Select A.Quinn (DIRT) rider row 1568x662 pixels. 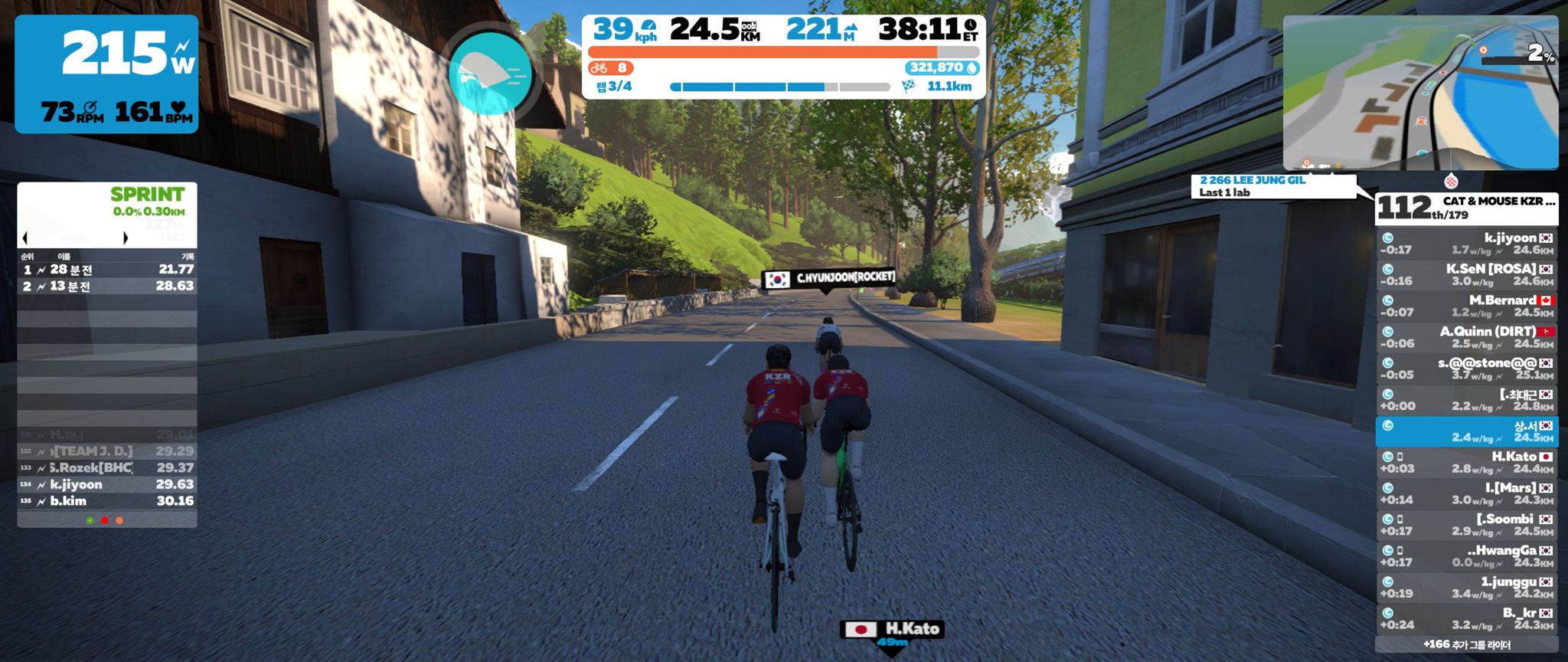click(1466, 337)
